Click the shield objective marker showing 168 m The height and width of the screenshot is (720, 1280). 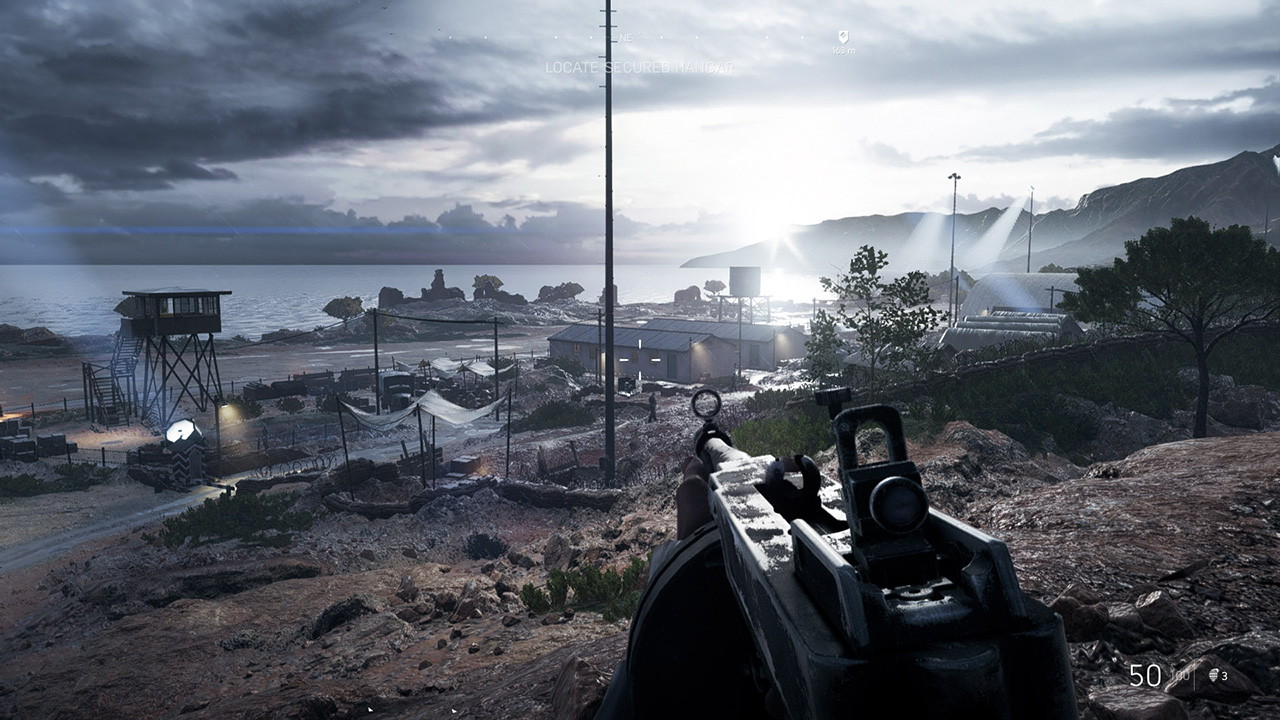[842, 36]
